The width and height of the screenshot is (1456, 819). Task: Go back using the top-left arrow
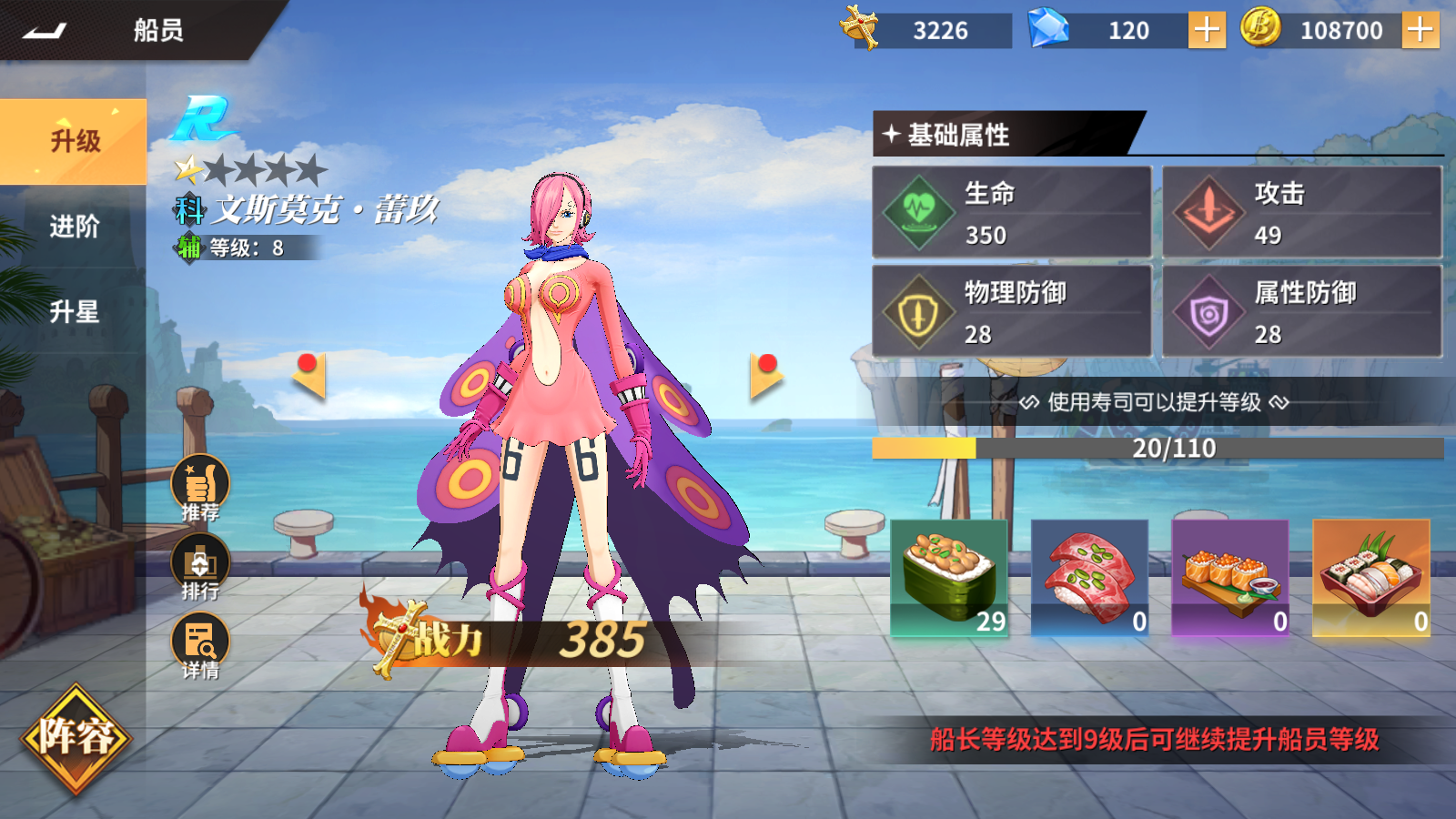point(45,31)
